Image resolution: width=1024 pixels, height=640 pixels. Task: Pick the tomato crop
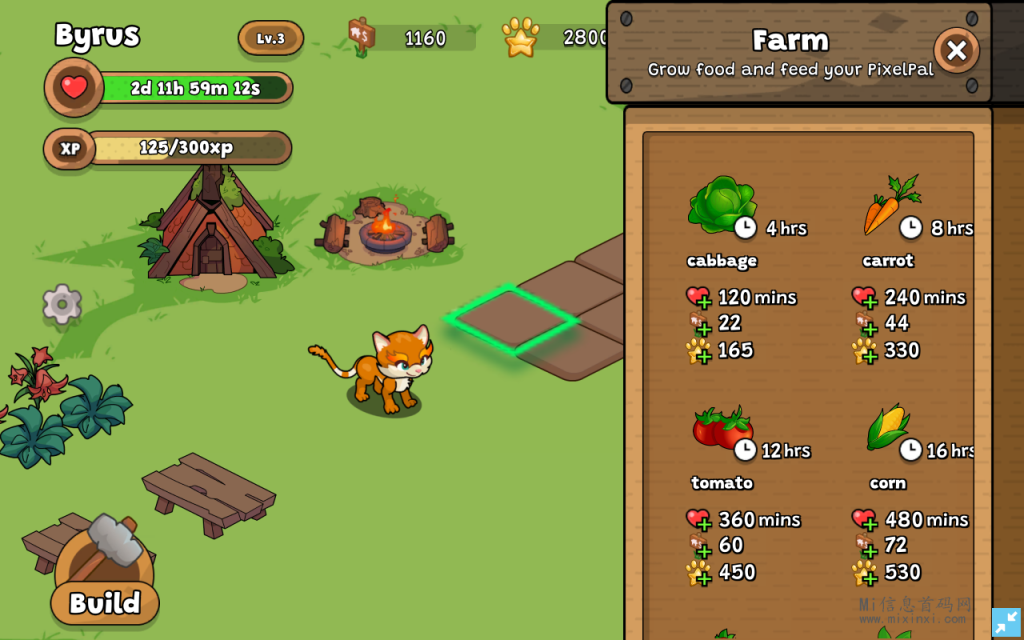point(722,428)
